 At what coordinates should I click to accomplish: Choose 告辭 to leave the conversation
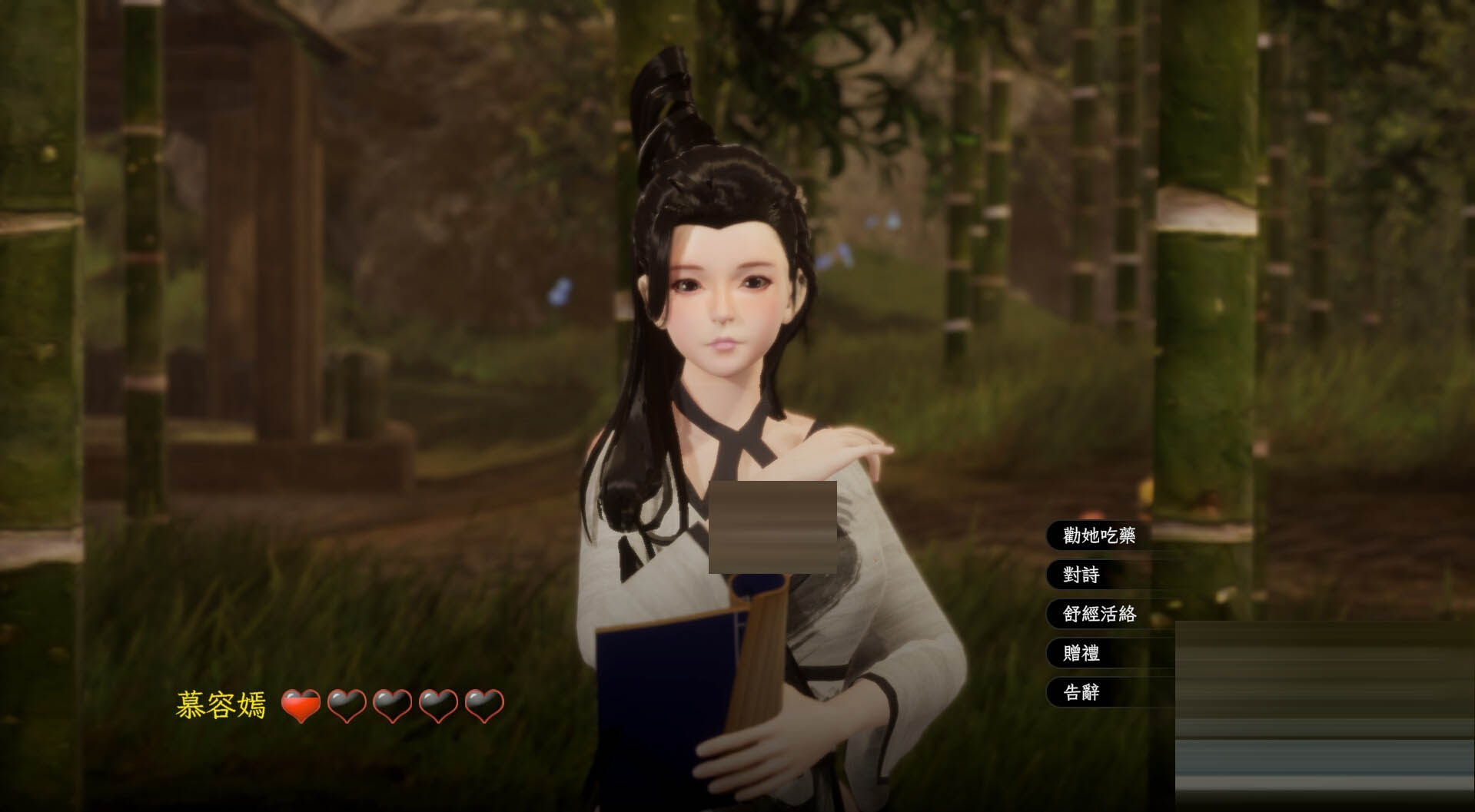point(1081,692)
